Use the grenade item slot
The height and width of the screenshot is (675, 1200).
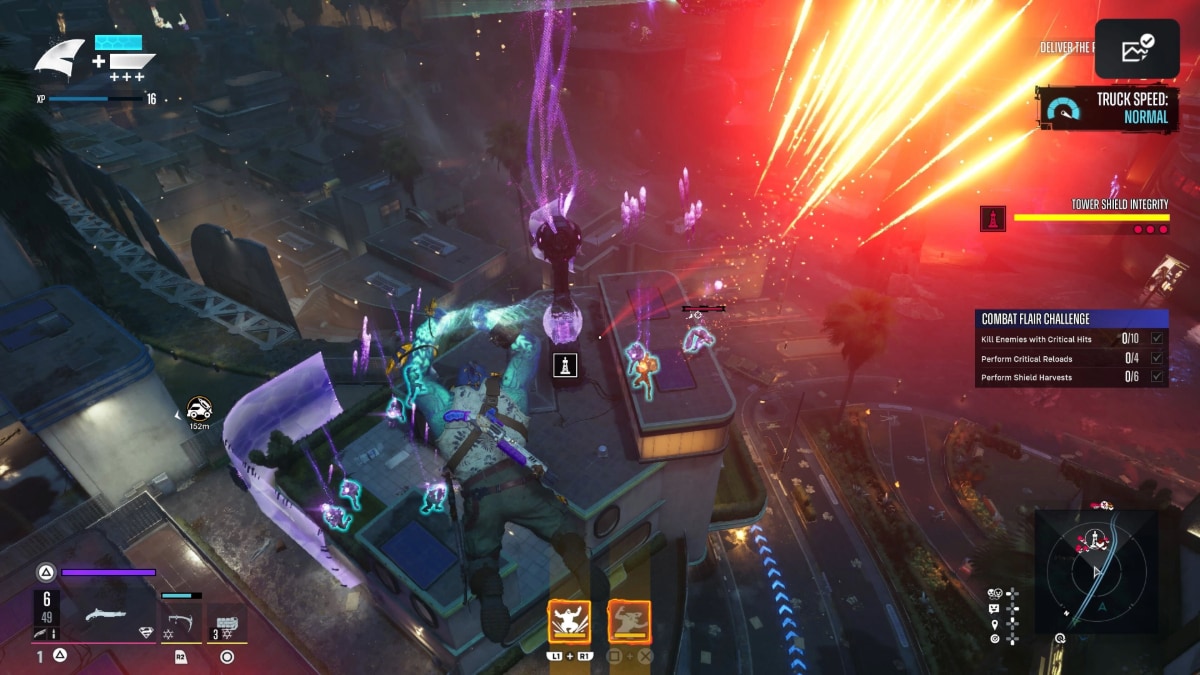[227, 623]
